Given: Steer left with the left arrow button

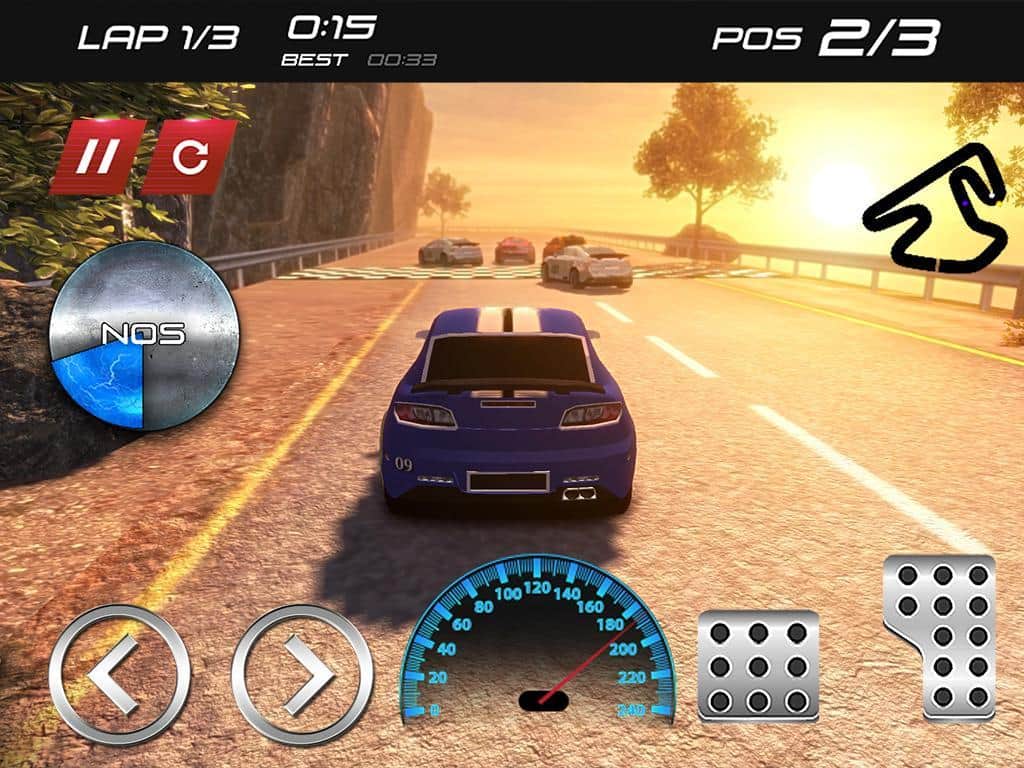Looking at the screenshot, I should [x=119, y=674].
